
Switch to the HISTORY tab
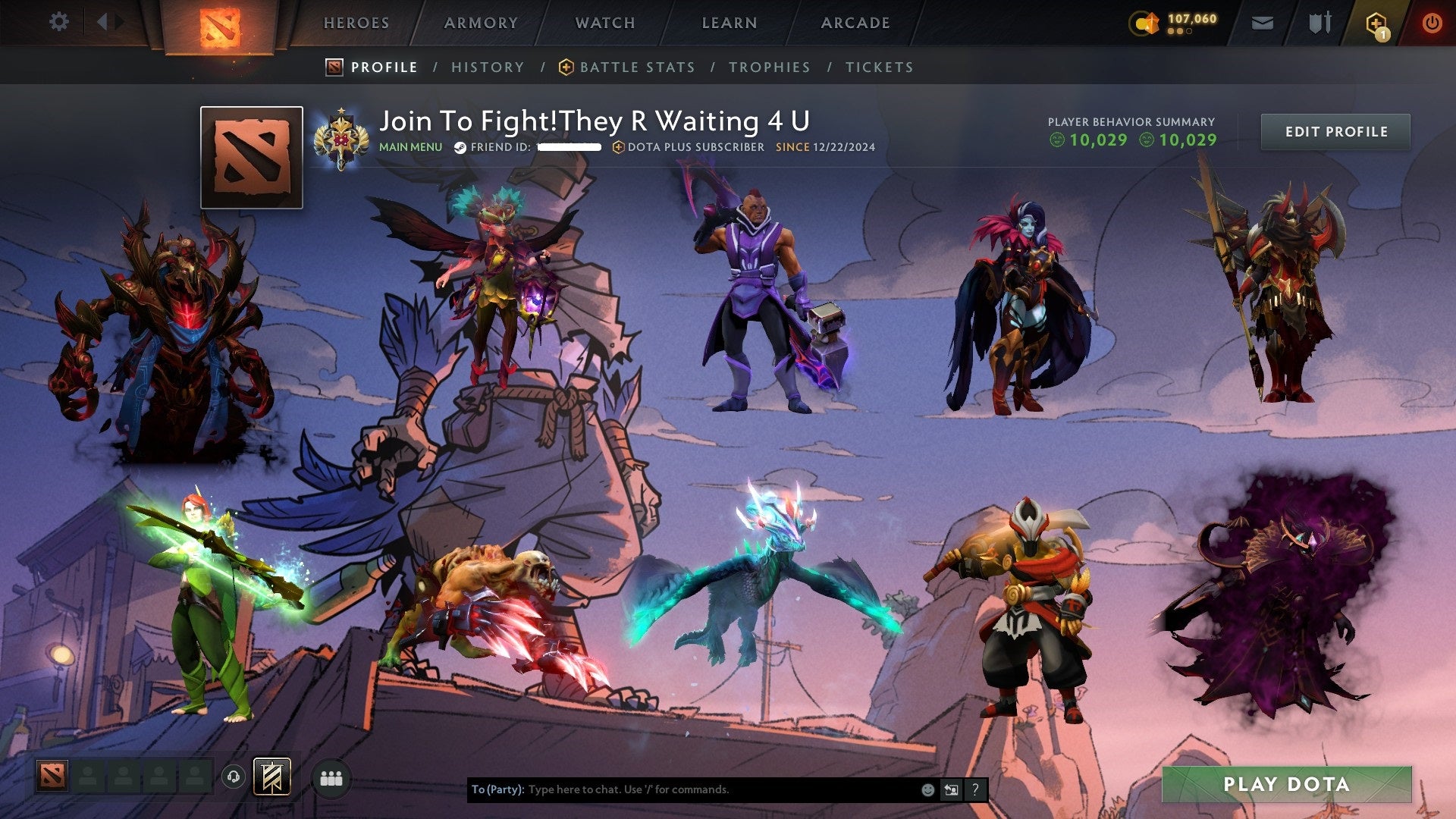click(488, 67)
